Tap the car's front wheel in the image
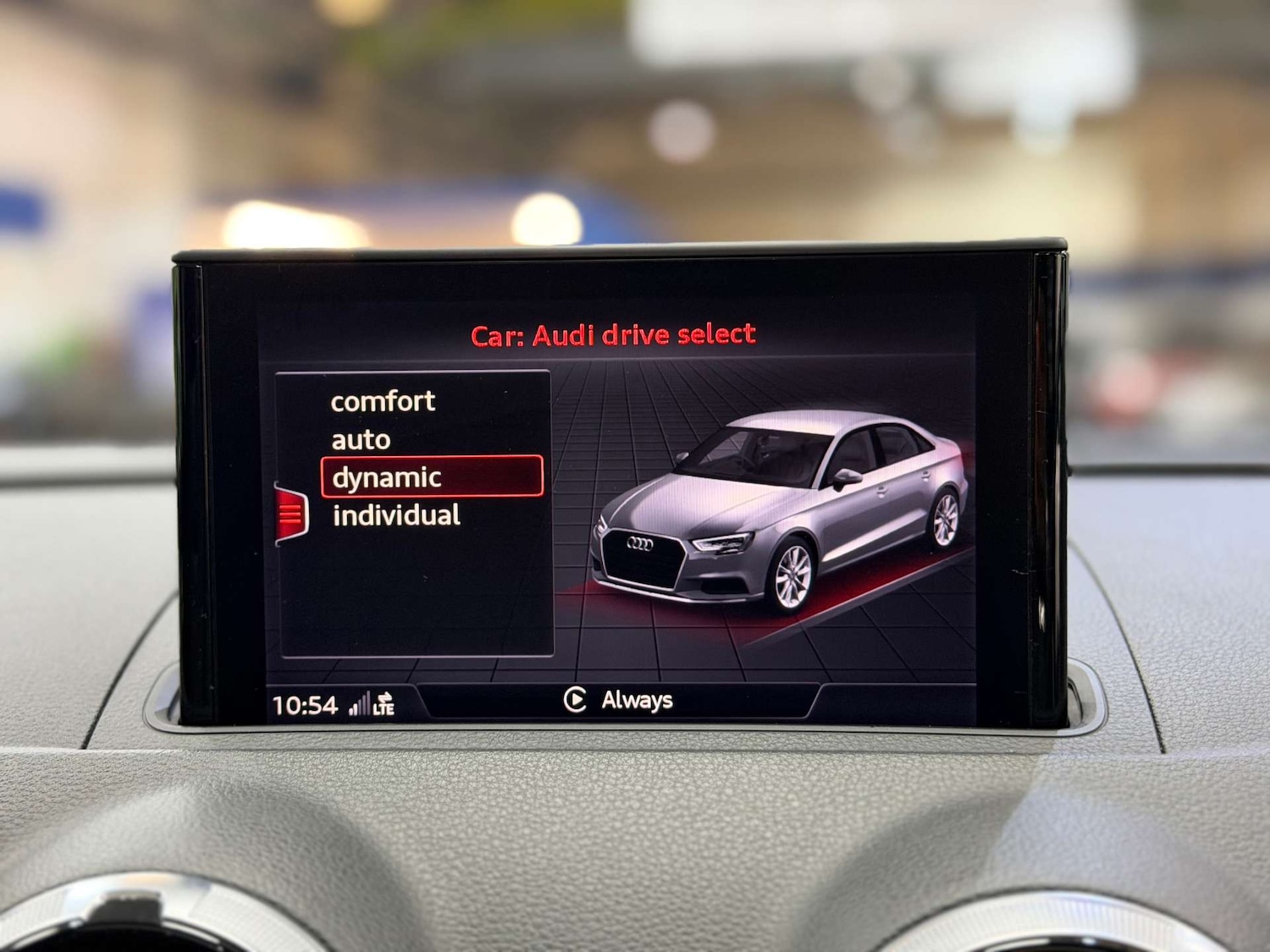1270x952 pixels. click(x=794, y=575)
